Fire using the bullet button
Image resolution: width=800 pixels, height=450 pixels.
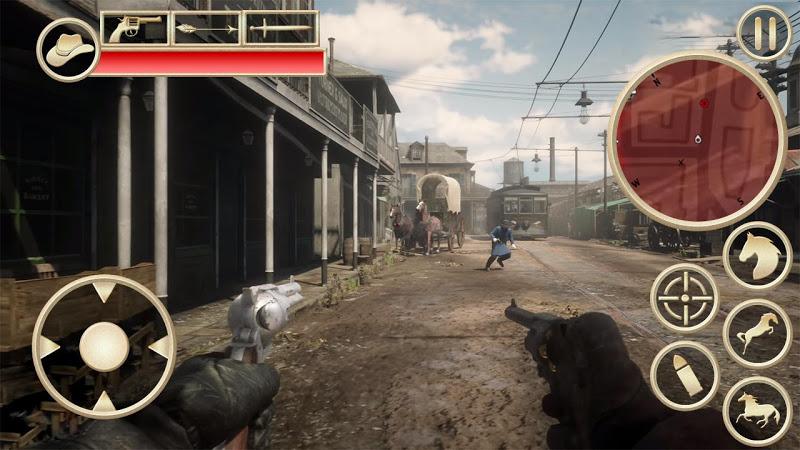tap(684, 375)
